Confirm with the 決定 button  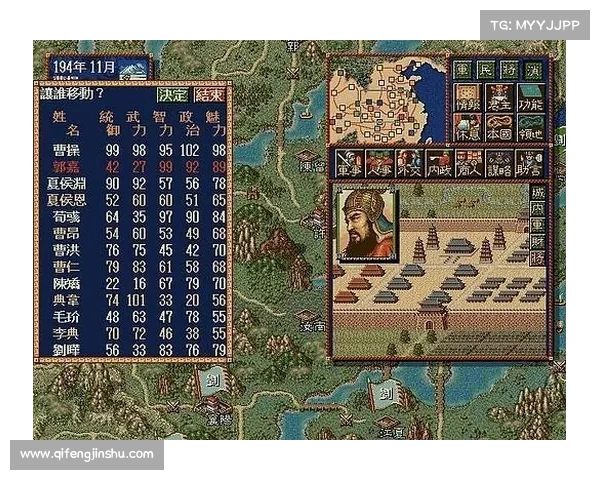click(172, 95)
